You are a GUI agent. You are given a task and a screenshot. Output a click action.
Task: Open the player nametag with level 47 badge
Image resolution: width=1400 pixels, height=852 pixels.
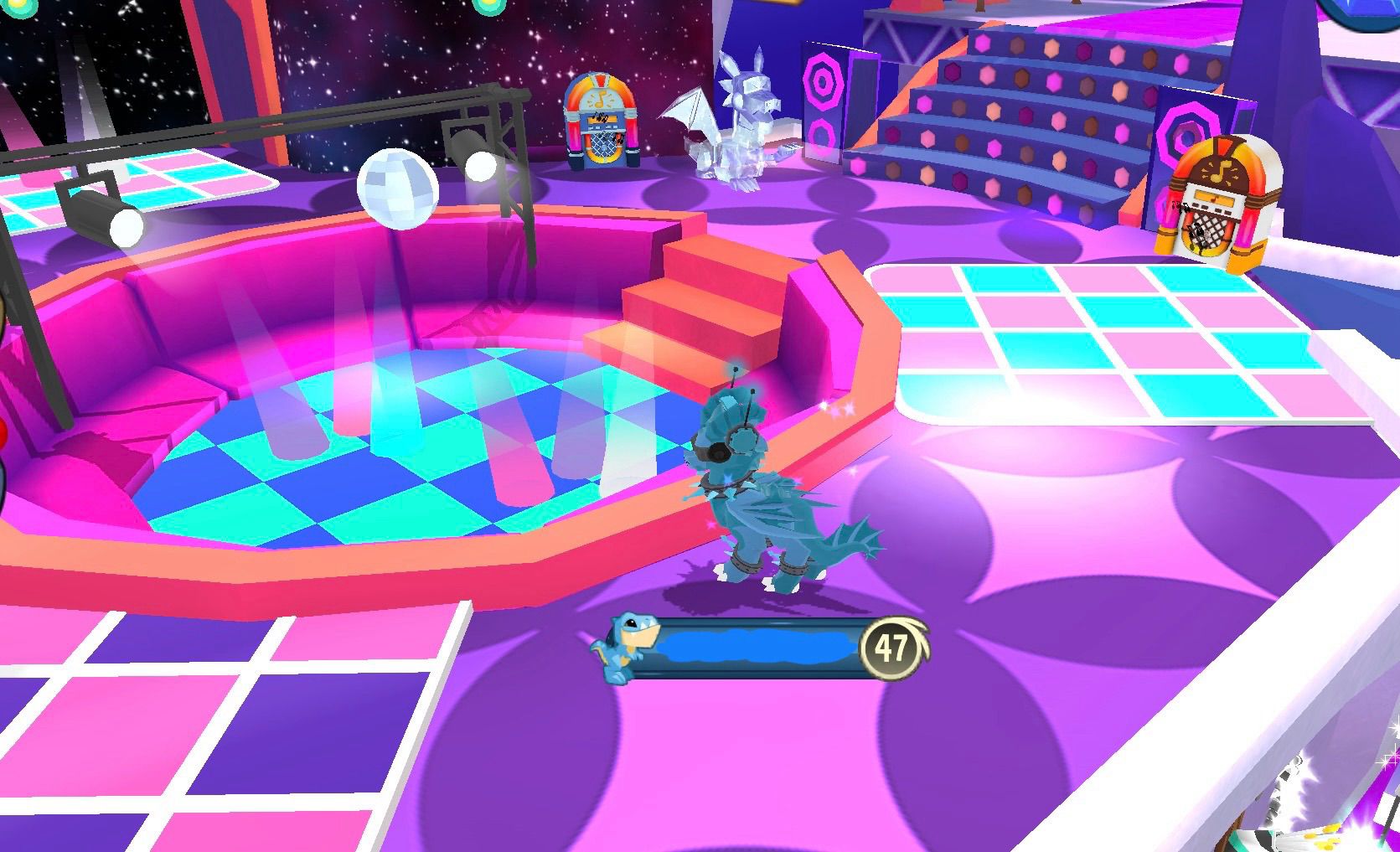click(x=758, y=648)
